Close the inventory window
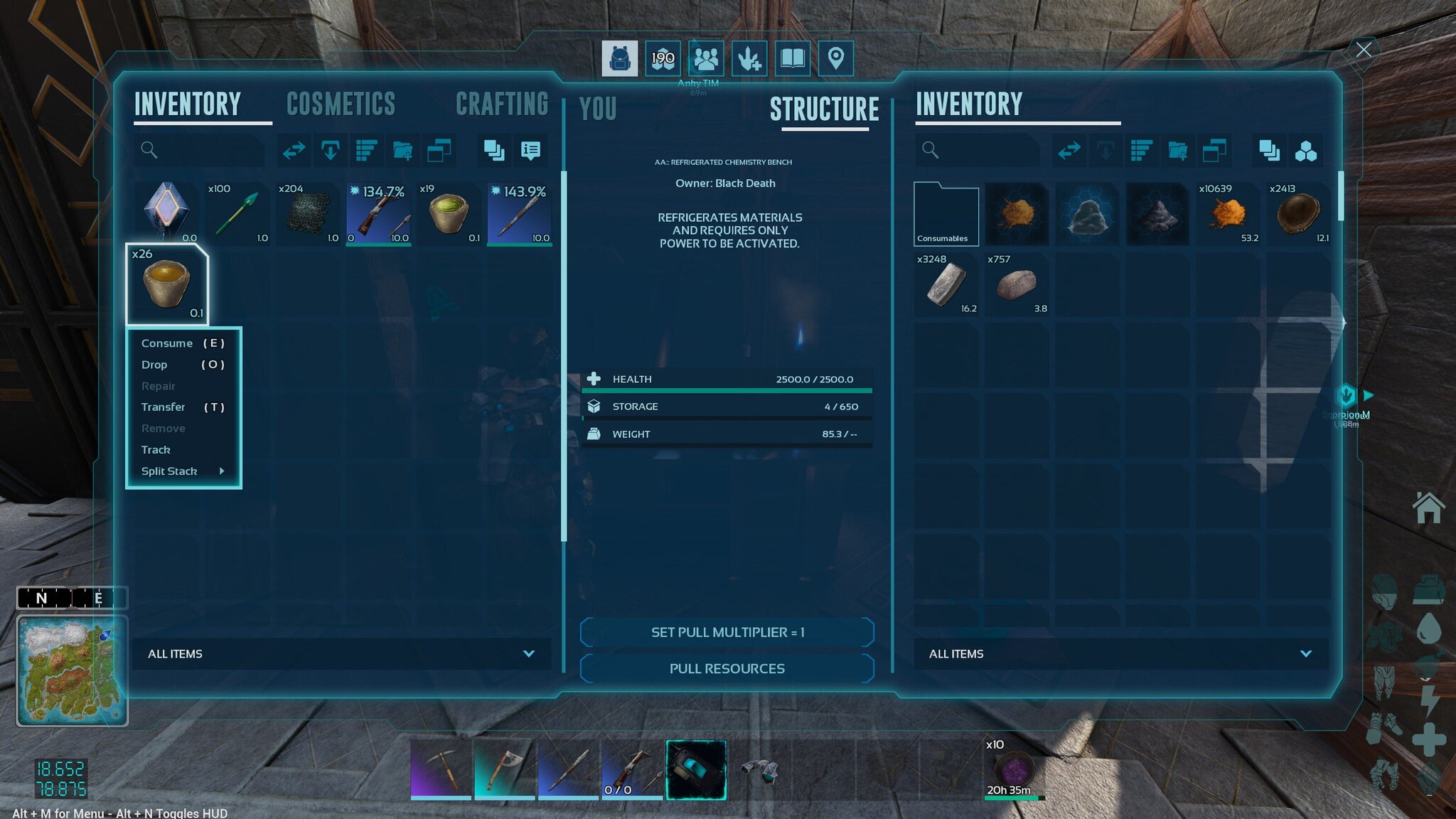 [x=1363, y=50]
